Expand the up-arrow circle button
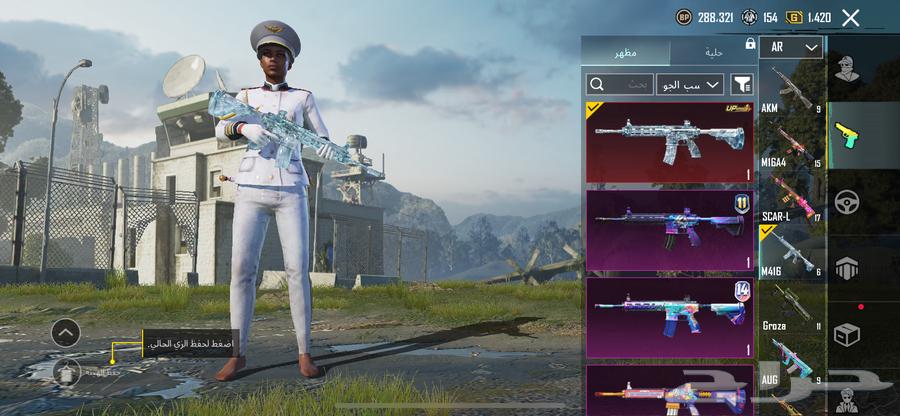 66,332
